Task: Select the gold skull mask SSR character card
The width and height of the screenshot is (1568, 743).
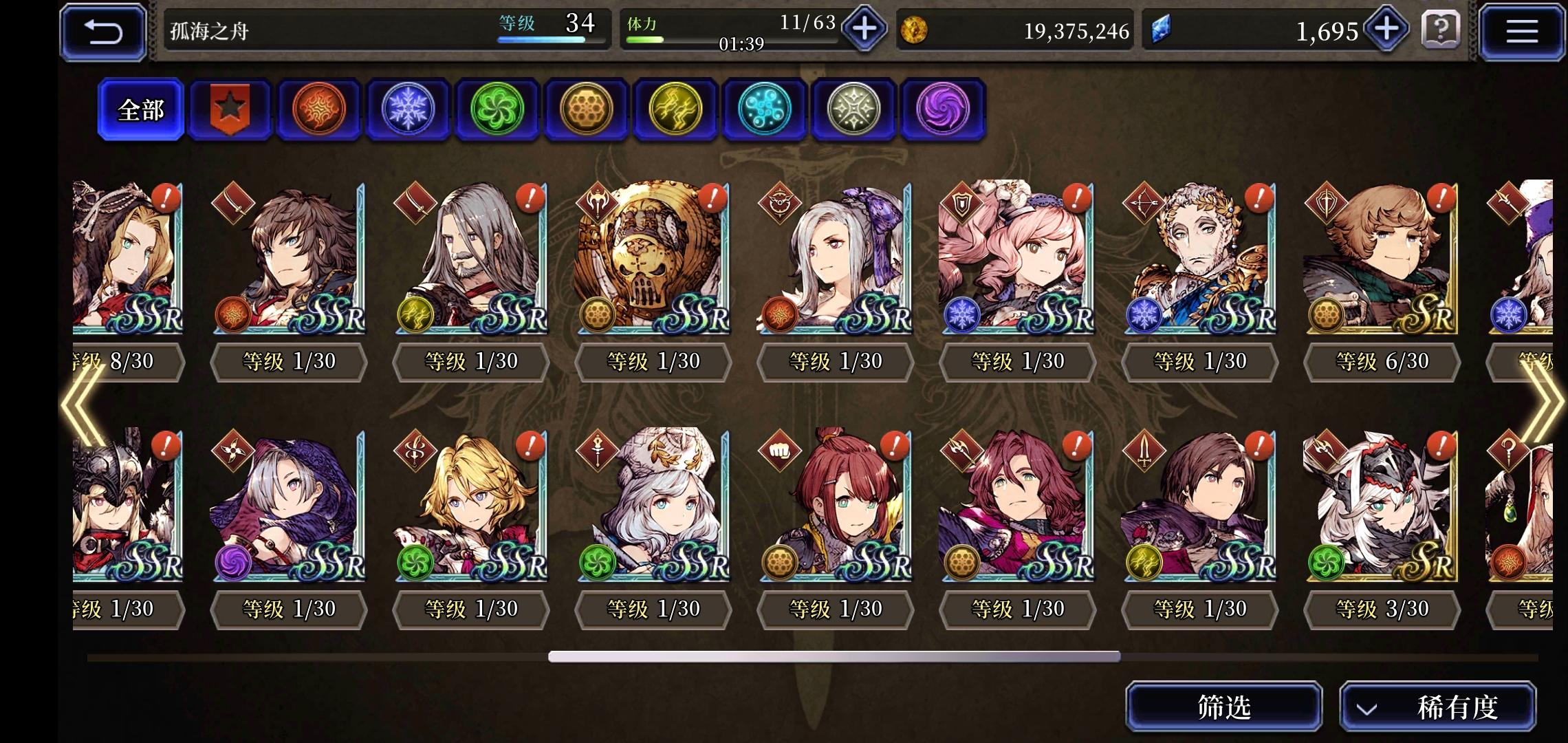Action: (x=652, y=261)
